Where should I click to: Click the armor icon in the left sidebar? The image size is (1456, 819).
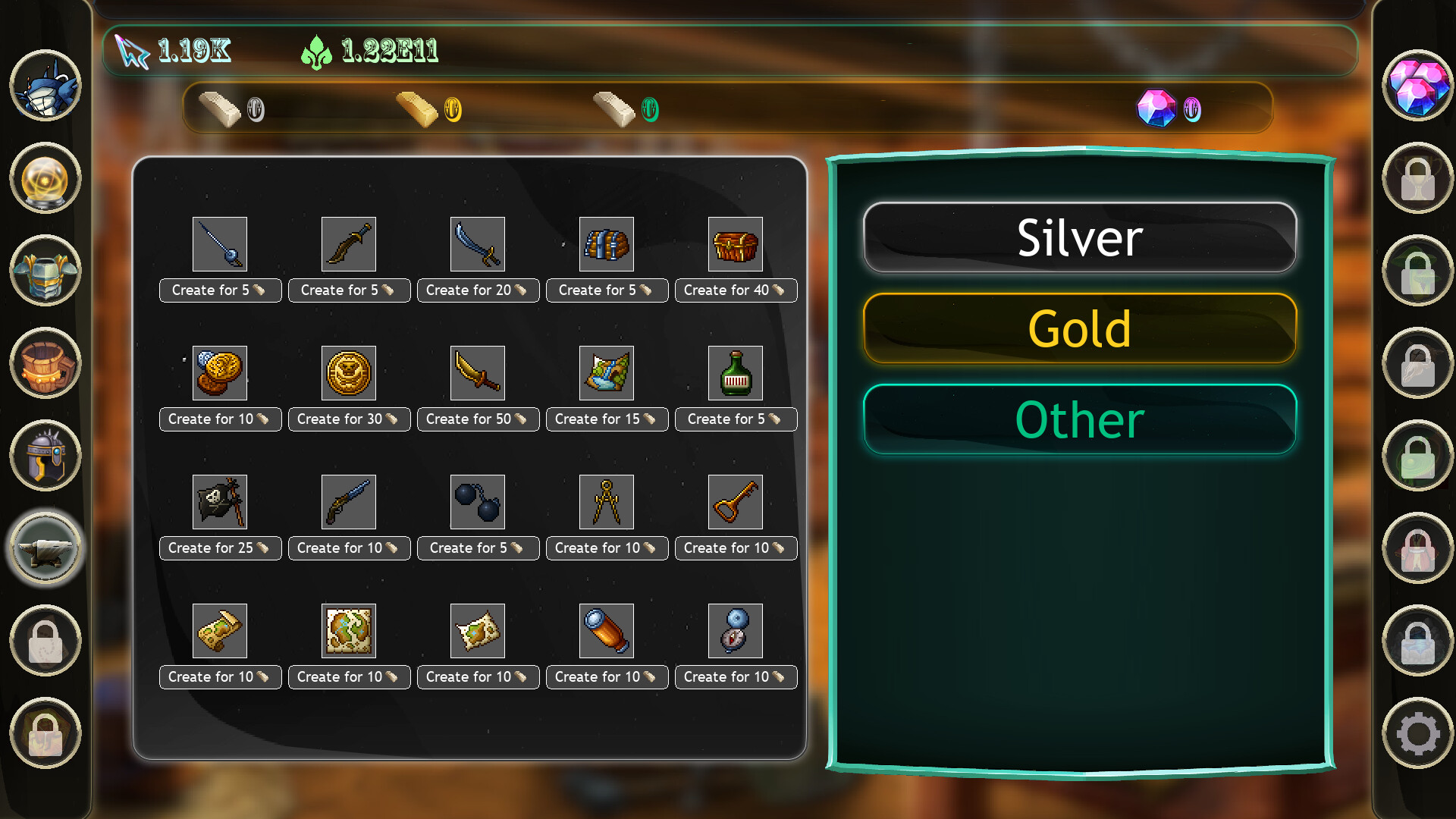pos(45,272)
